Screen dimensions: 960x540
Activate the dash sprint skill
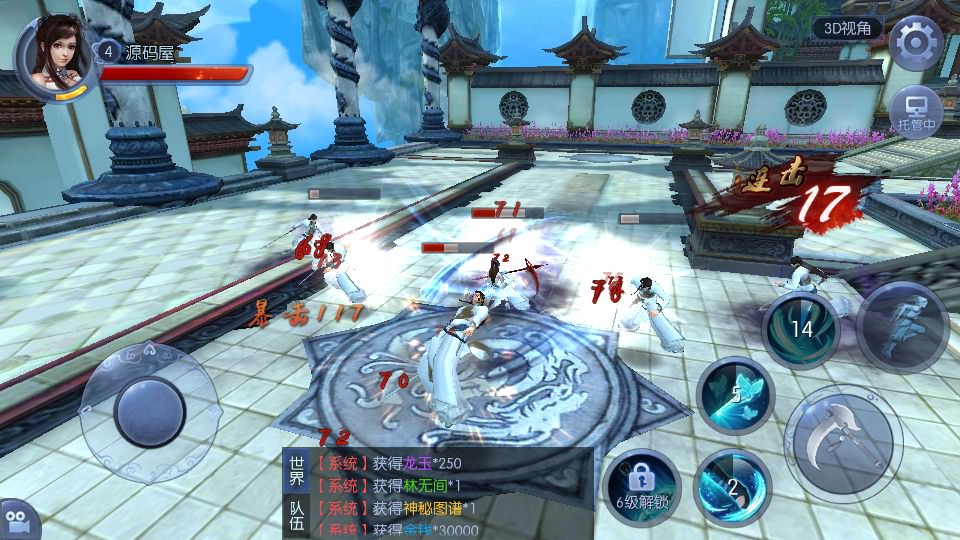click(902, 327)
